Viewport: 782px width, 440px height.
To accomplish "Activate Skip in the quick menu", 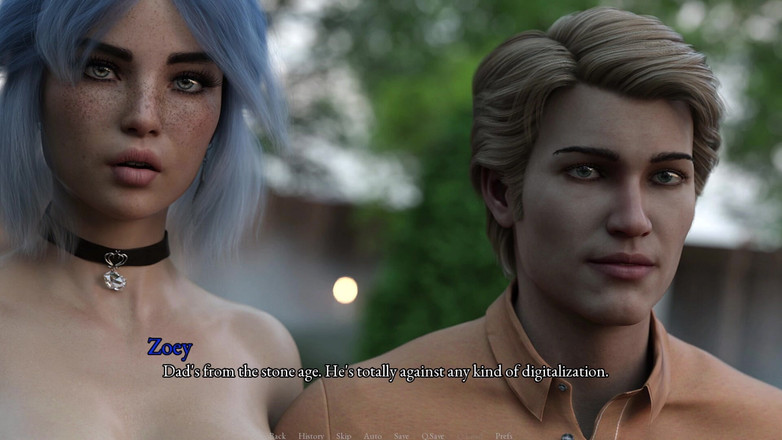I will (343, 436).
